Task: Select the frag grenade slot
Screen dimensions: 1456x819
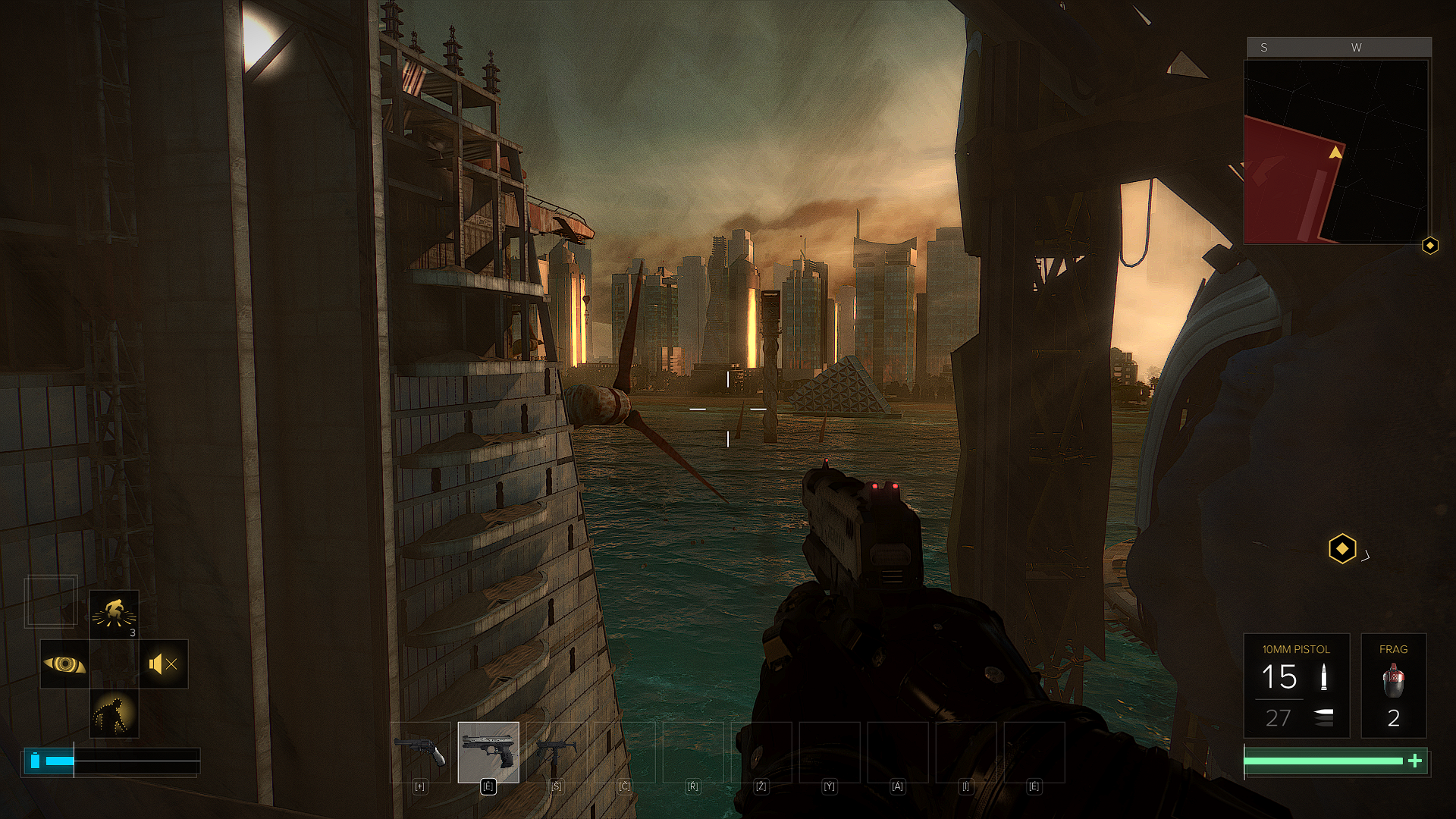Action: (x=1393, y=686)
